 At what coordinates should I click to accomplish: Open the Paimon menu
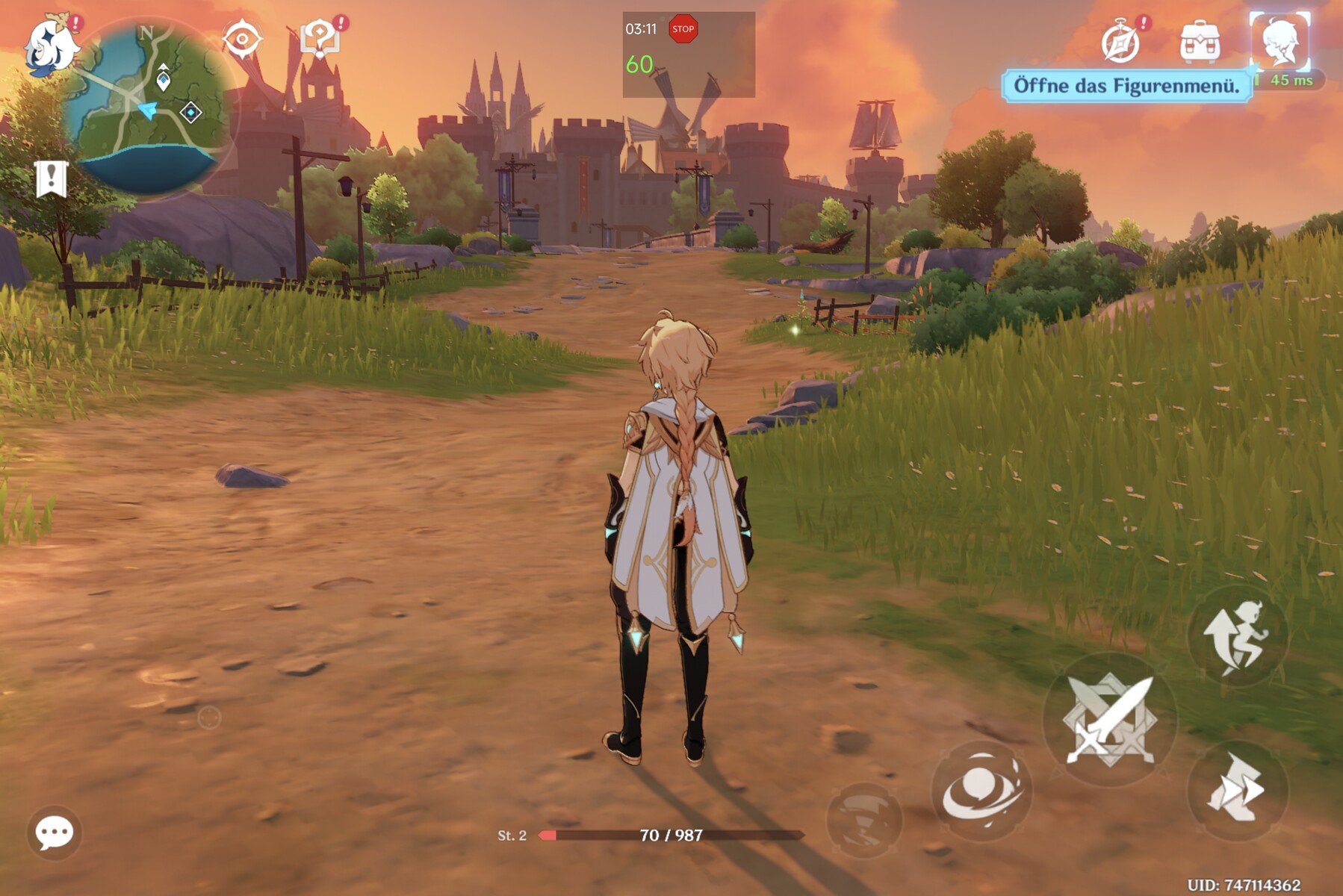coord(51,45)
